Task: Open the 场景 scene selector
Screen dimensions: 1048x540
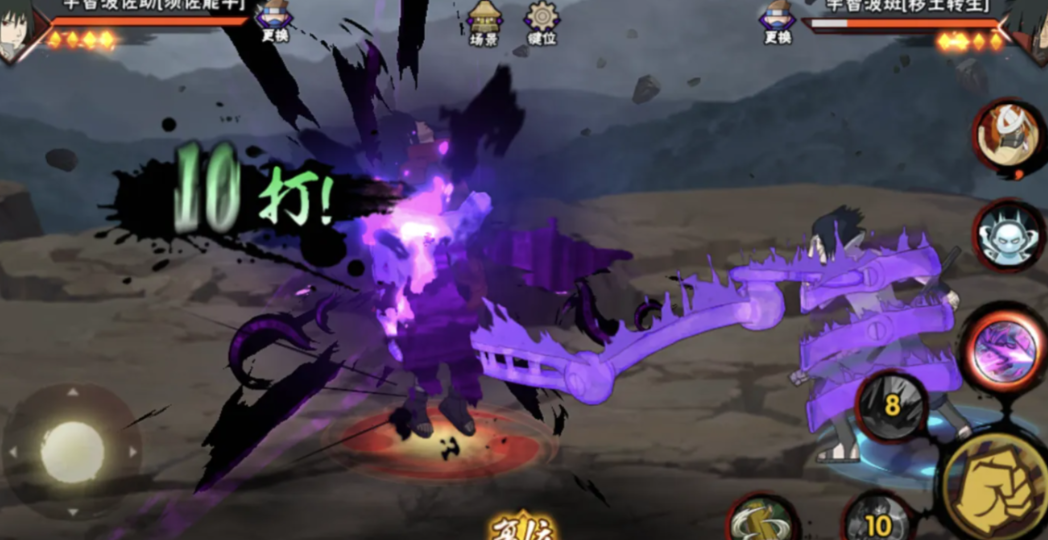Action: point(484,23)
